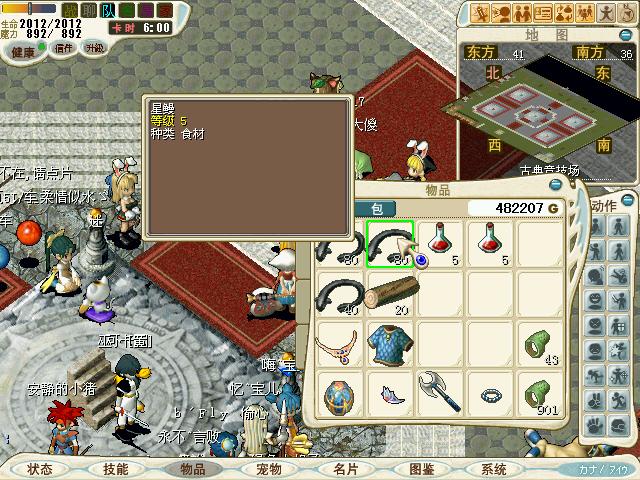Image resolution: width=640 pixels, height=480 pixels.
Task: Click the 升級 (Level Up) button
Action: (94, 48)
